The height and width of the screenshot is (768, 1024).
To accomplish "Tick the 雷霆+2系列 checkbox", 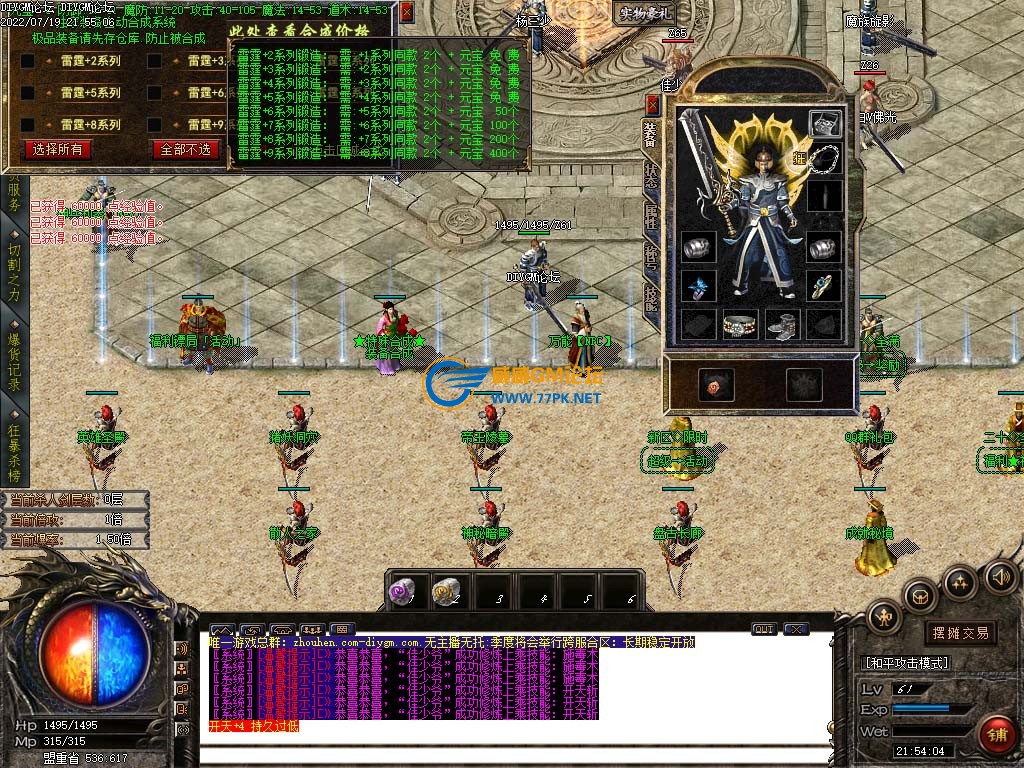I will coord(28,61).
